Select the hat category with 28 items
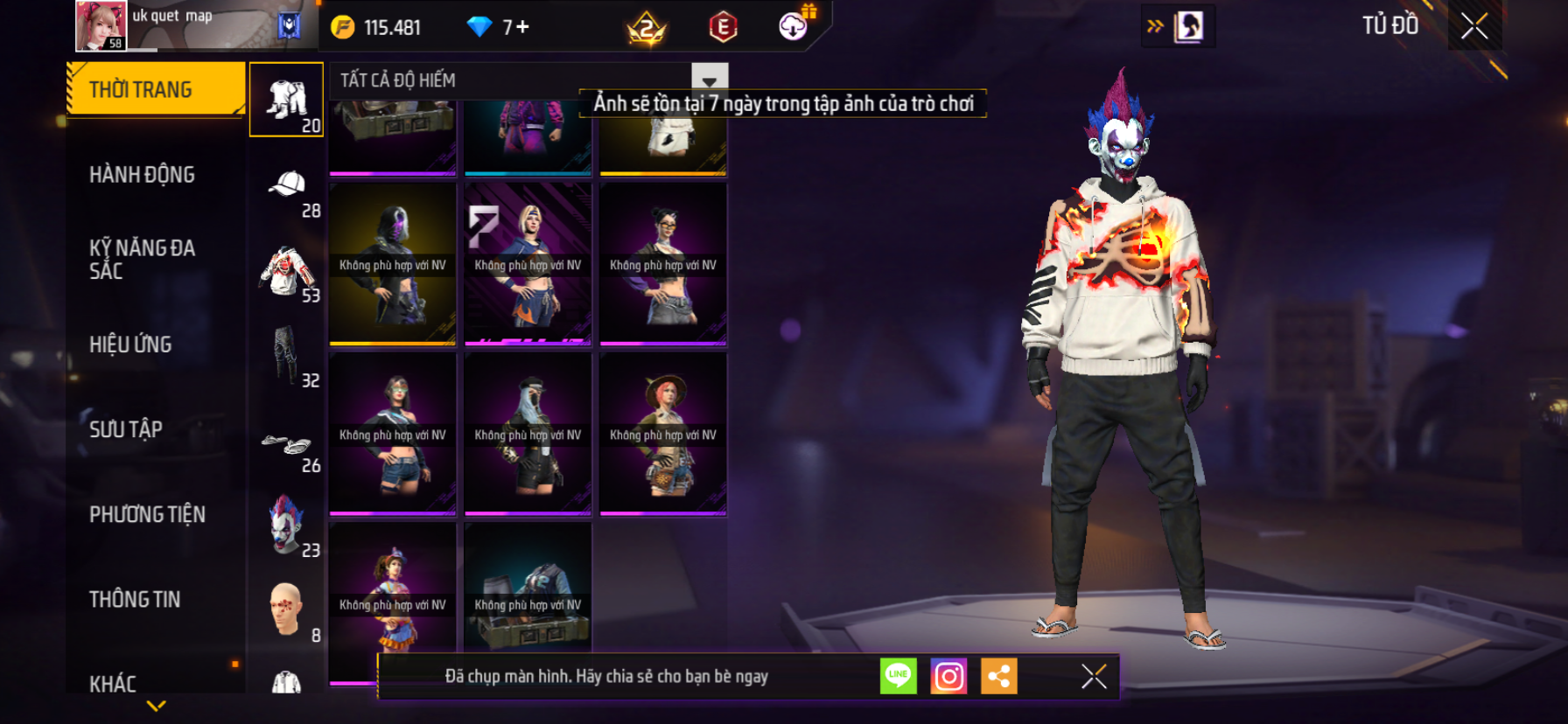 [287, 192]
